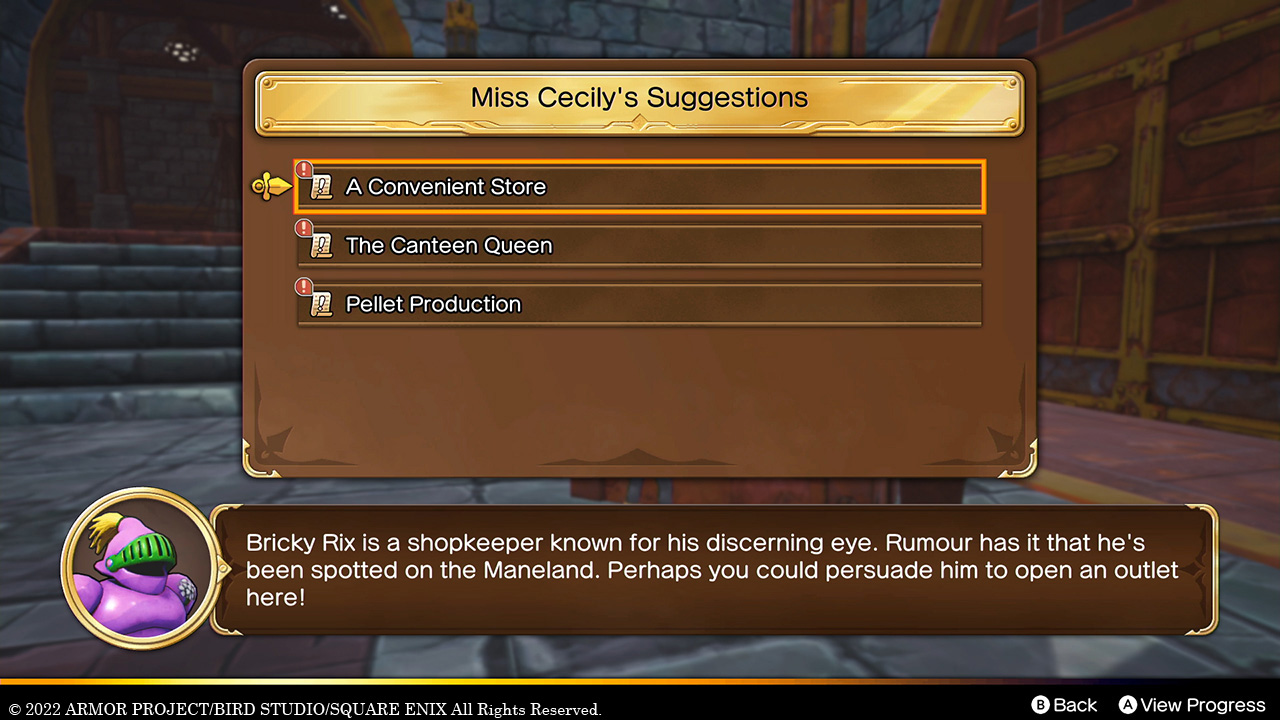1280x720 pixels.
Task: Click the red exclamation badge on A Convenient Store
Action: coord(304,169)
